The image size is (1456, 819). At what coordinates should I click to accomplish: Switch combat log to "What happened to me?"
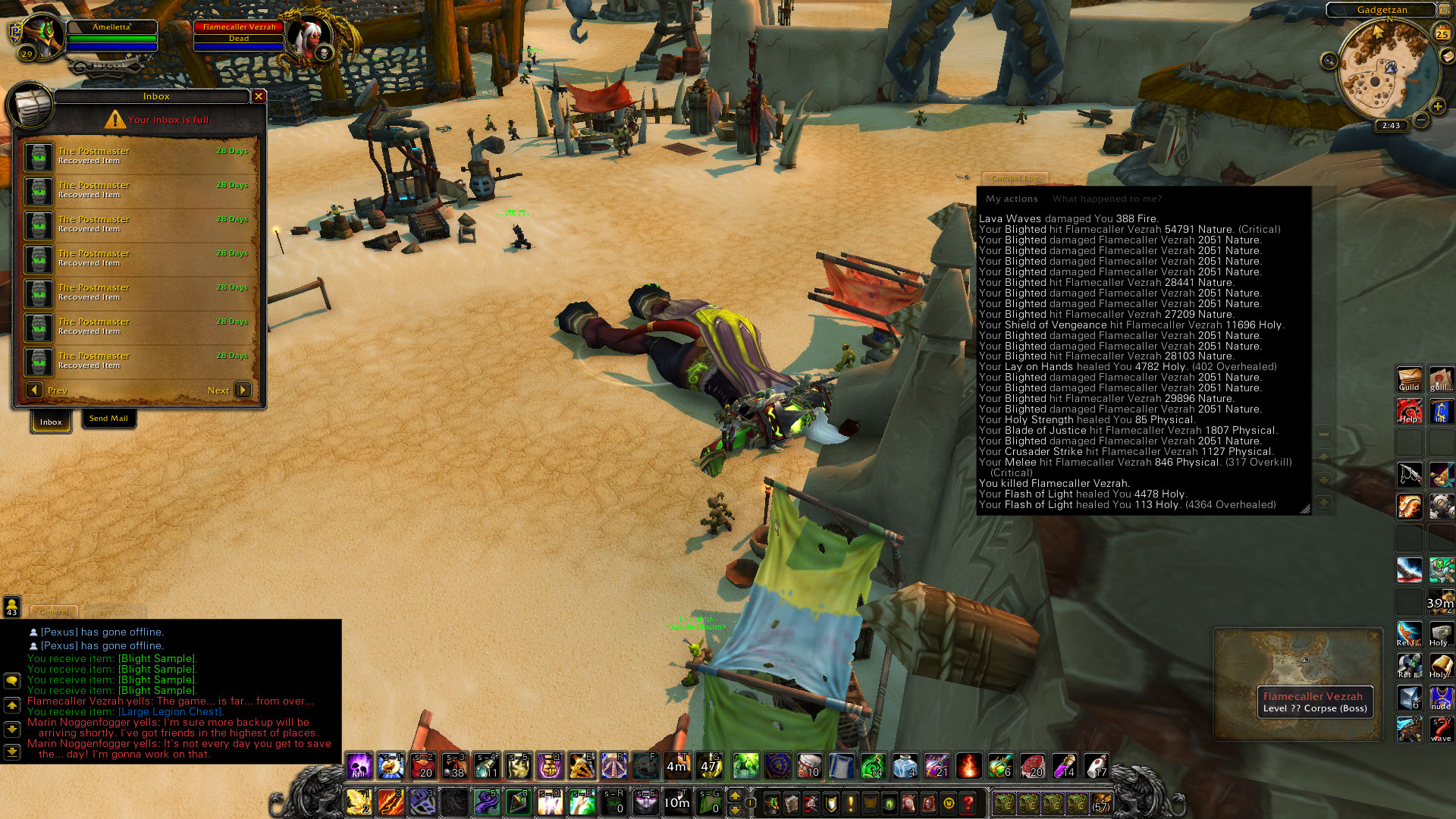pos(1106,199)
